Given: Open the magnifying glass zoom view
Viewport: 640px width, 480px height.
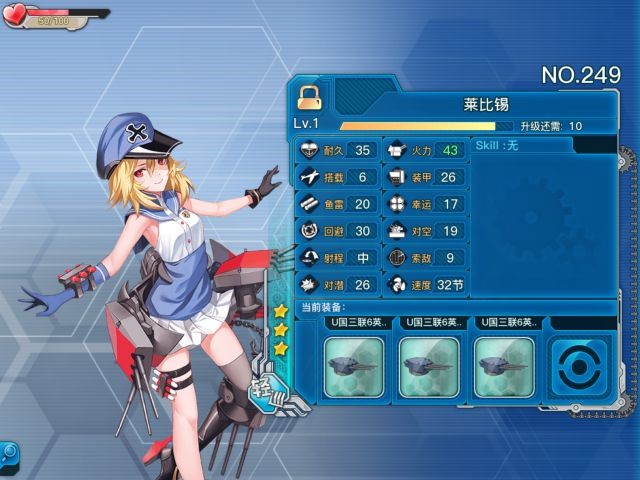Looking at the screenshot, I should coord(8,453).
